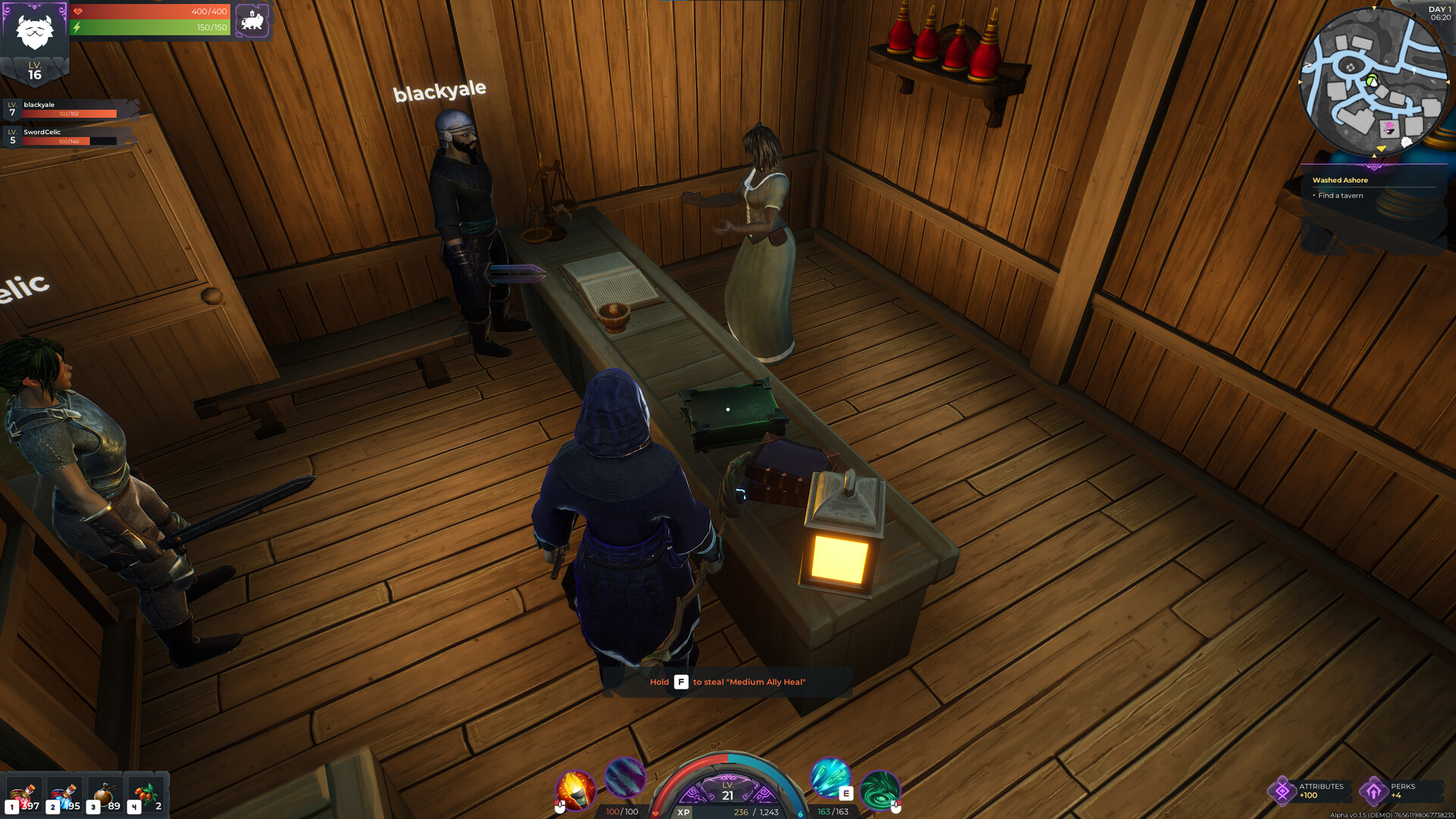Click the XP progress bar
Image resolution: width=1456 pixels, height=819 pixels.
point(728,811)
